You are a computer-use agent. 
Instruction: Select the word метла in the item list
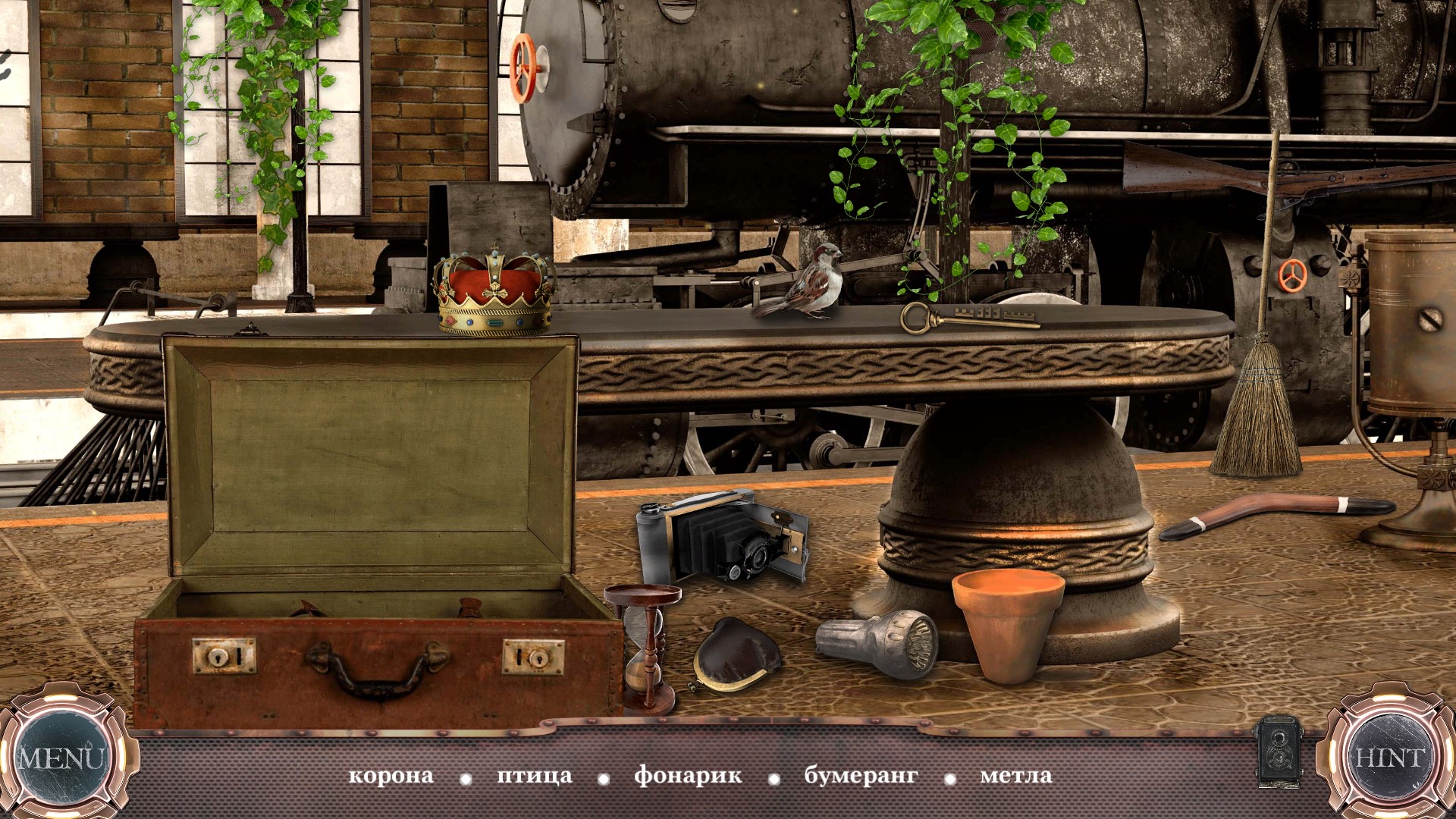point(1015,776)
